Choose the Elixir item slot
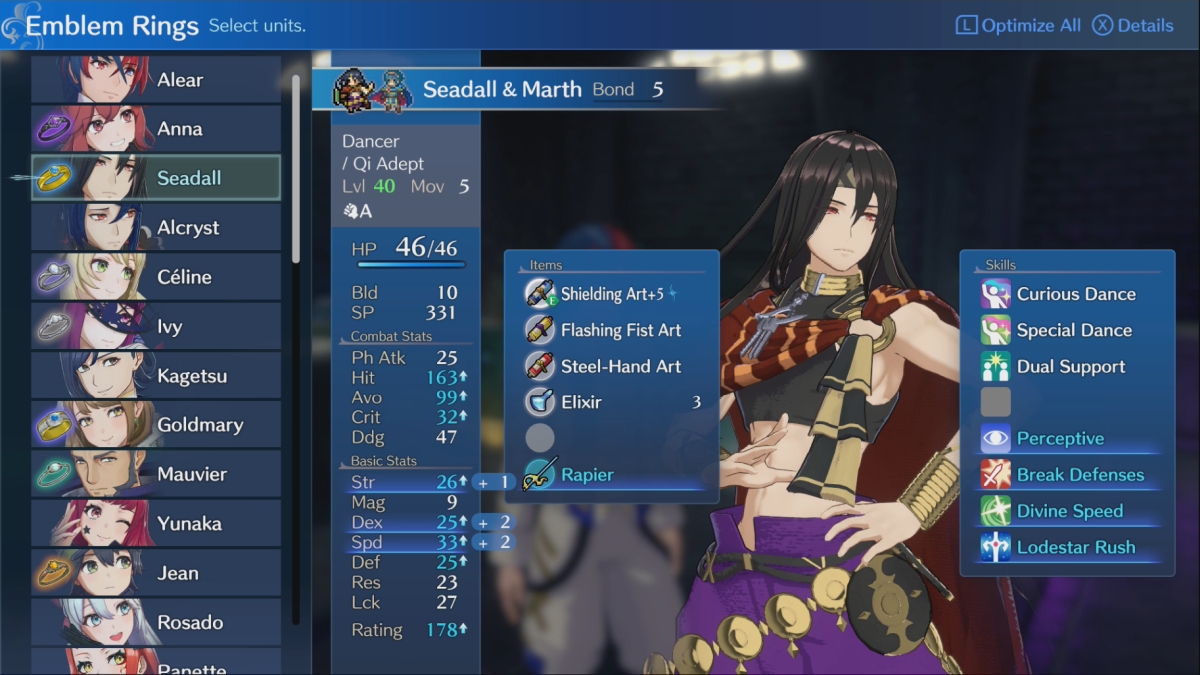Screen dimensions: 1200x675 tap(612, 402)
